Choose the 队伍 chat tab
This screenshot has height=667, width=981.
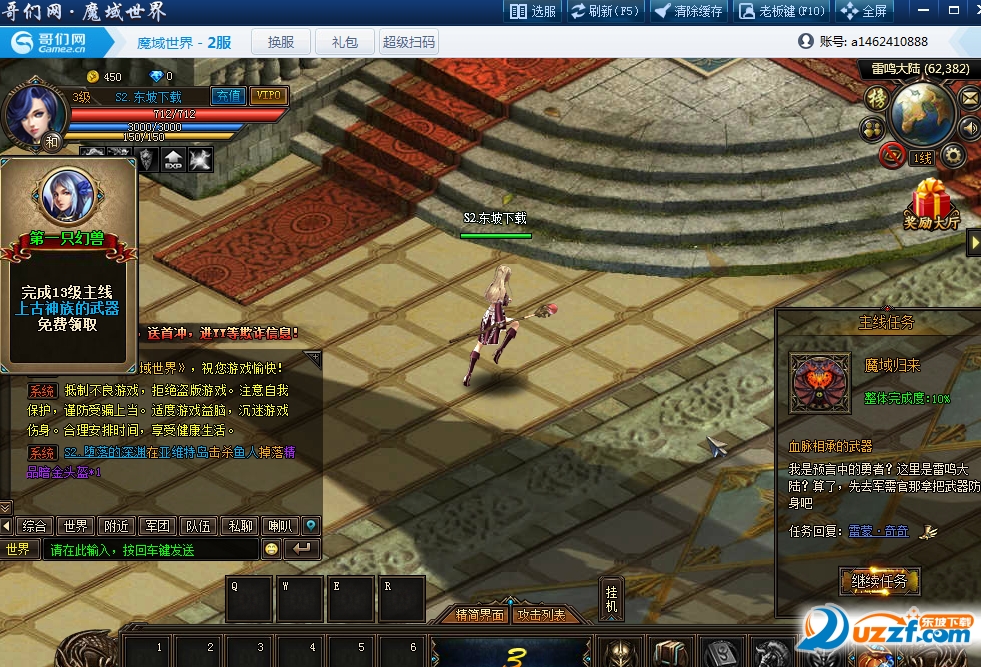(x=198, y=526)
